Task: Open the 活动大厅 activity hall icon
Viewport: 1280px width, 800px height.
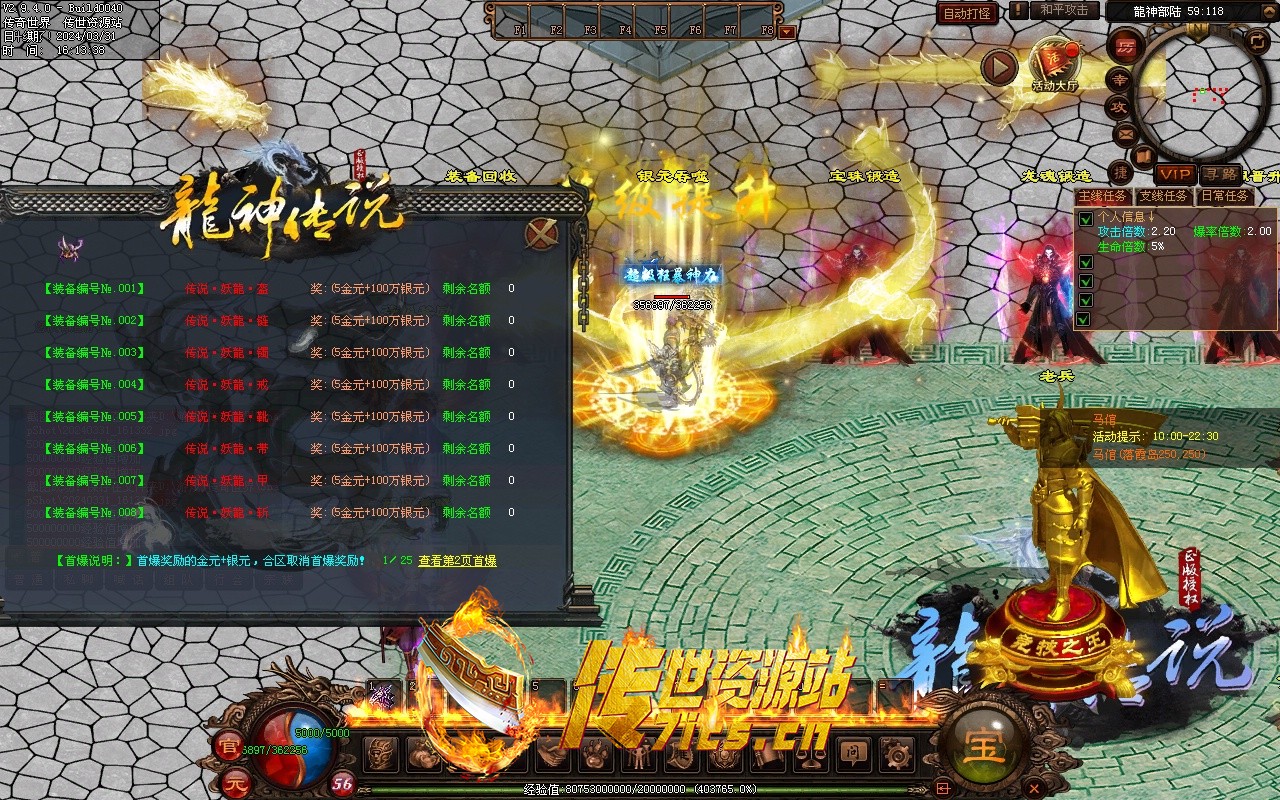Action: click(x=1054, y=64)
